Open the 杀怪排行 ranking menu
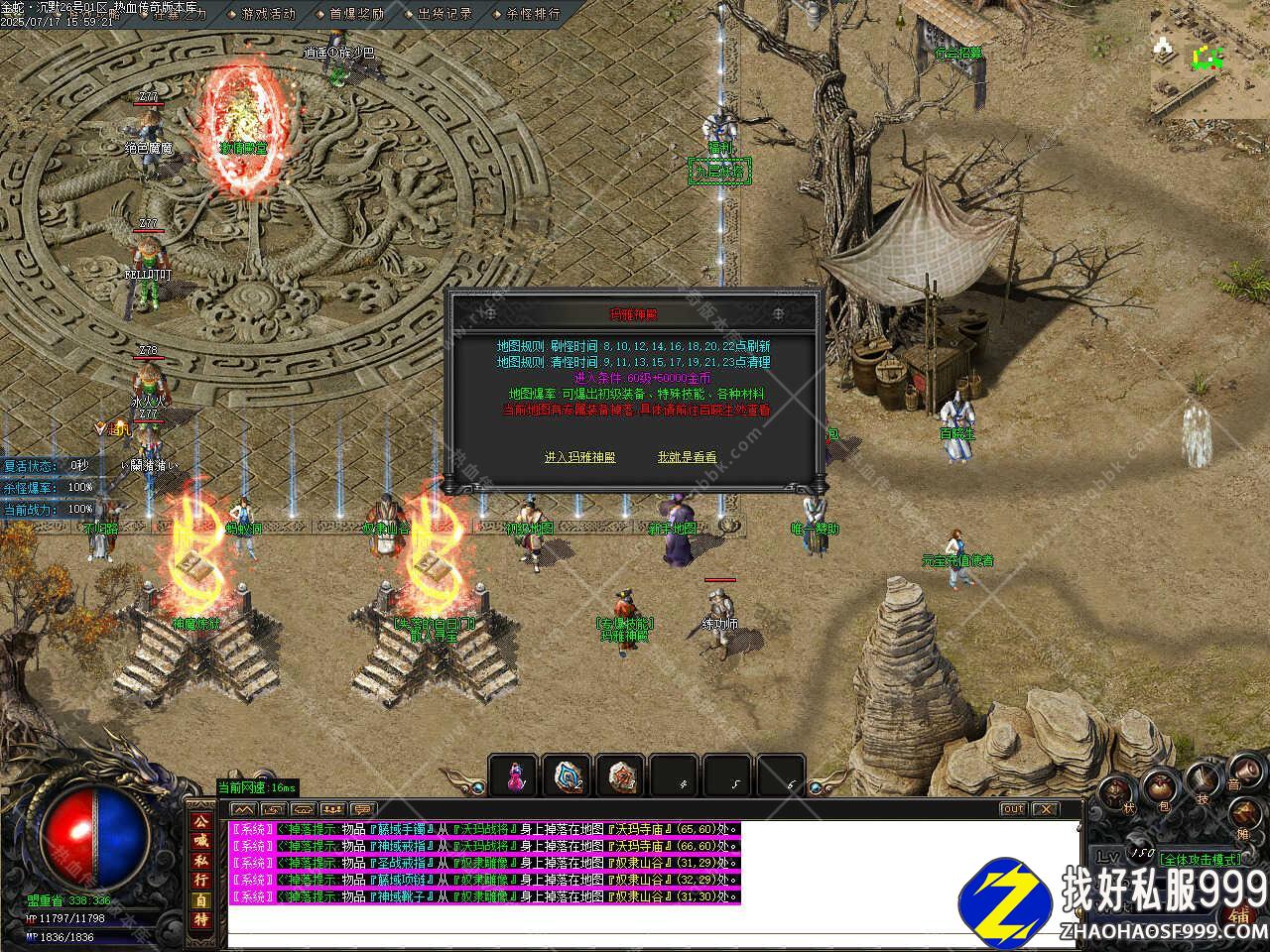Screen dimensions: 1270x952 pyautogui.click(x=533, y=14)
